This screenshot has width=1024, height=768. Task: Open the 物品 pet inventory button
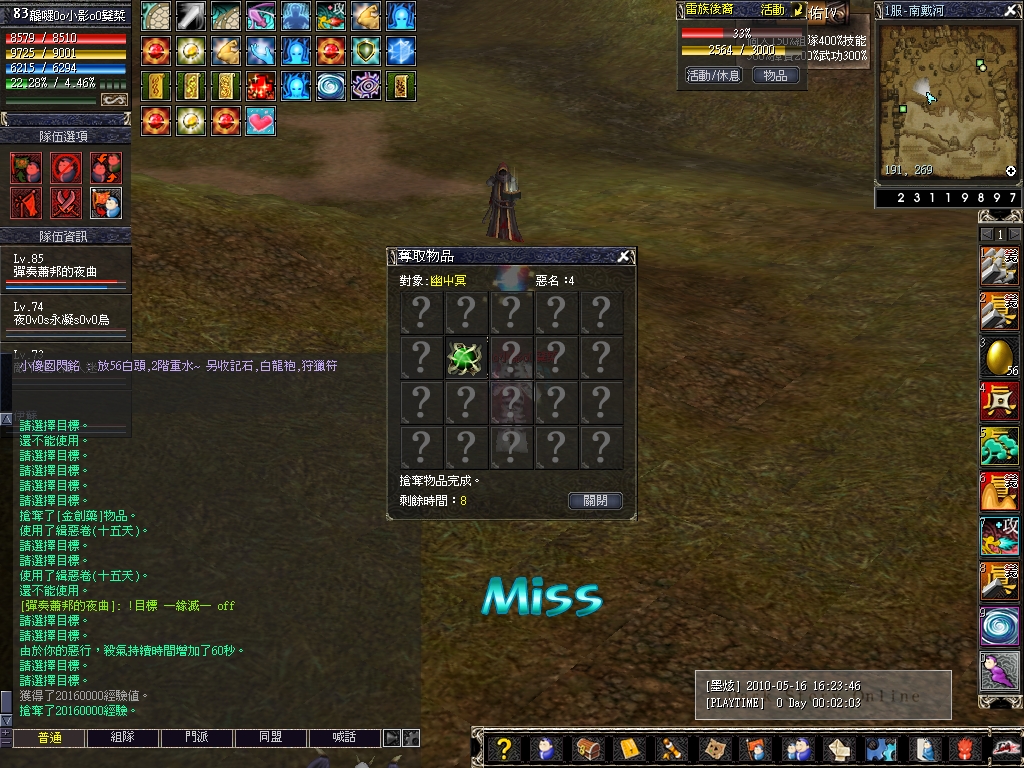775,75
